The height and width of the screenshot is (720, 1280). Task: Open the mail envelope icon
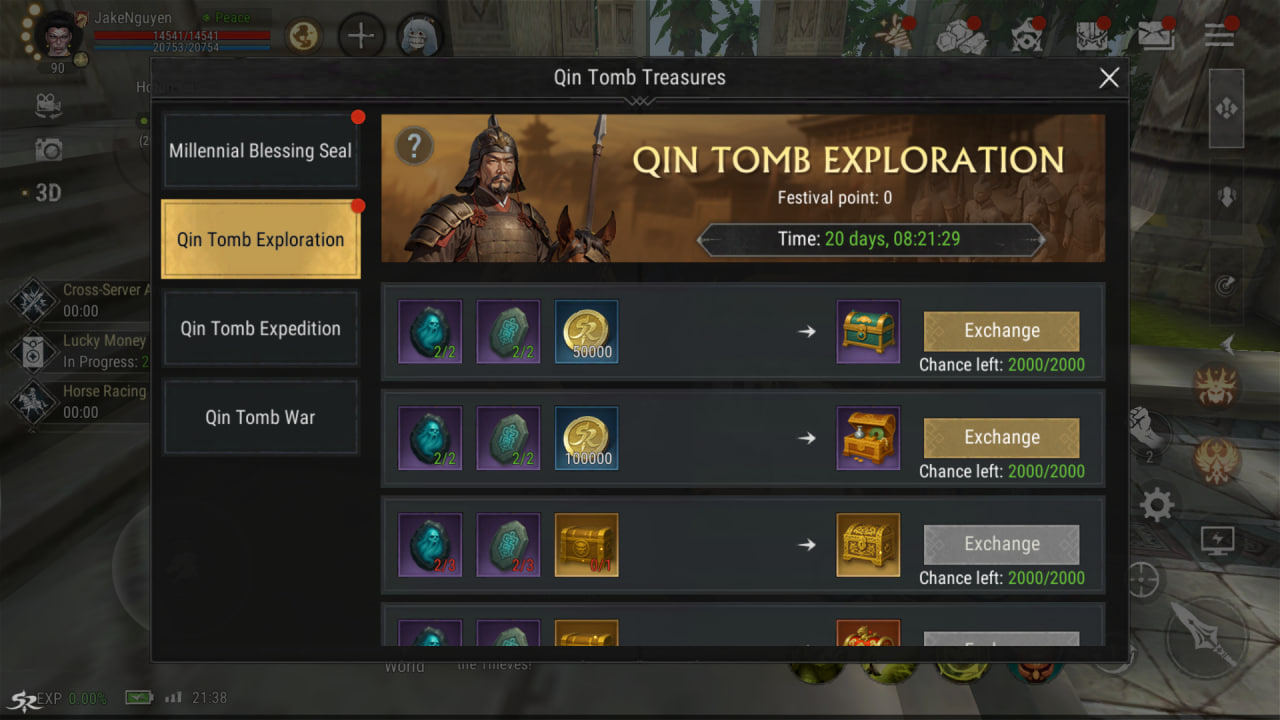pos(1156,36)
